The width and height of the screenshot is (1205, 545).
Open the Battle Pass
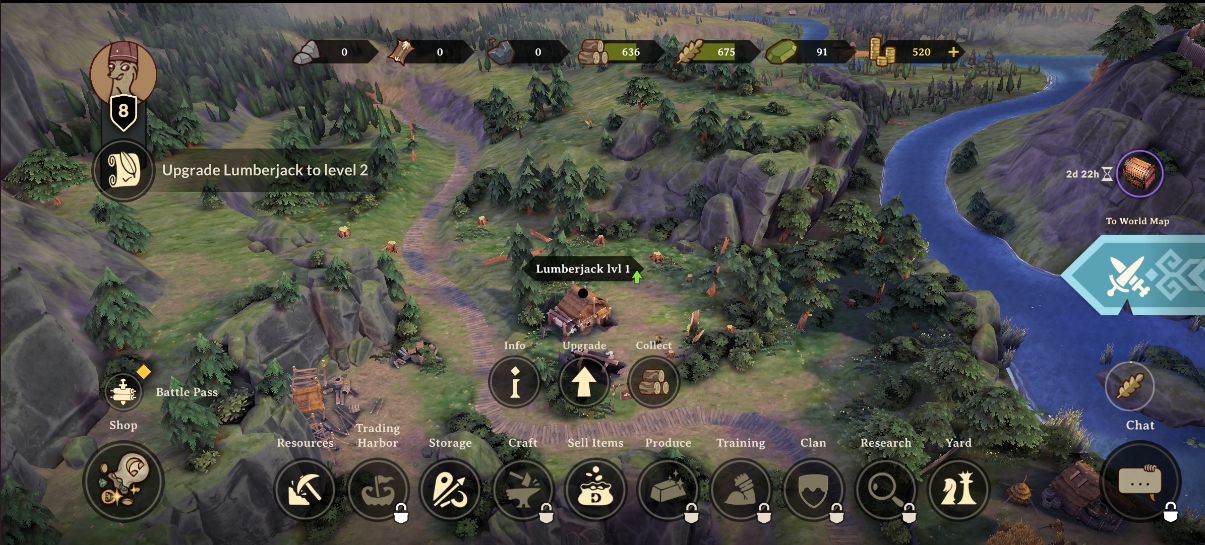pyautogui.click(x=125, y=391)
